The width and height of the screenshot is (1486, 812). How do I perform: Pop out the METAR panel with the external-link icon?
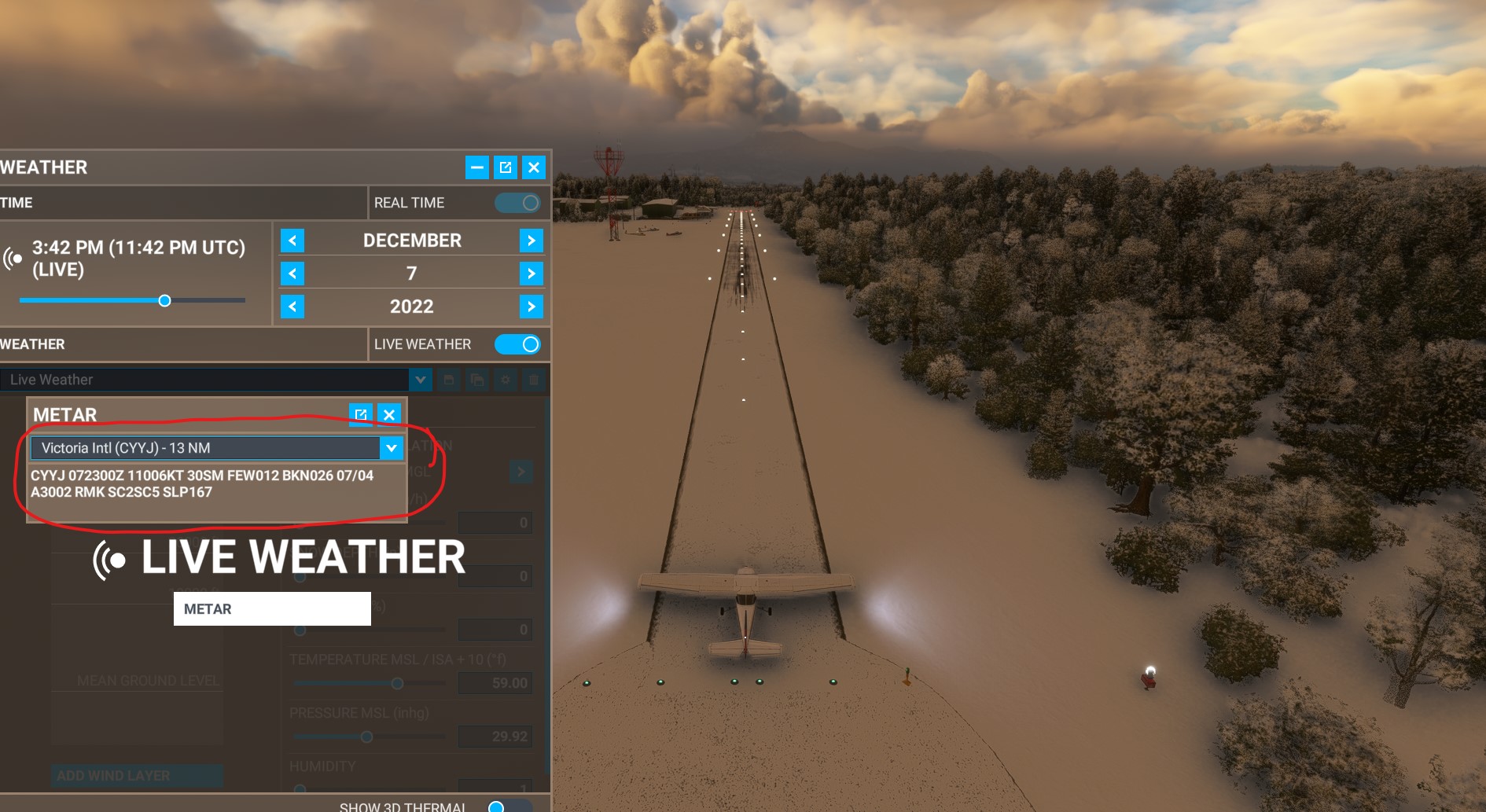(x=361, y=414)
